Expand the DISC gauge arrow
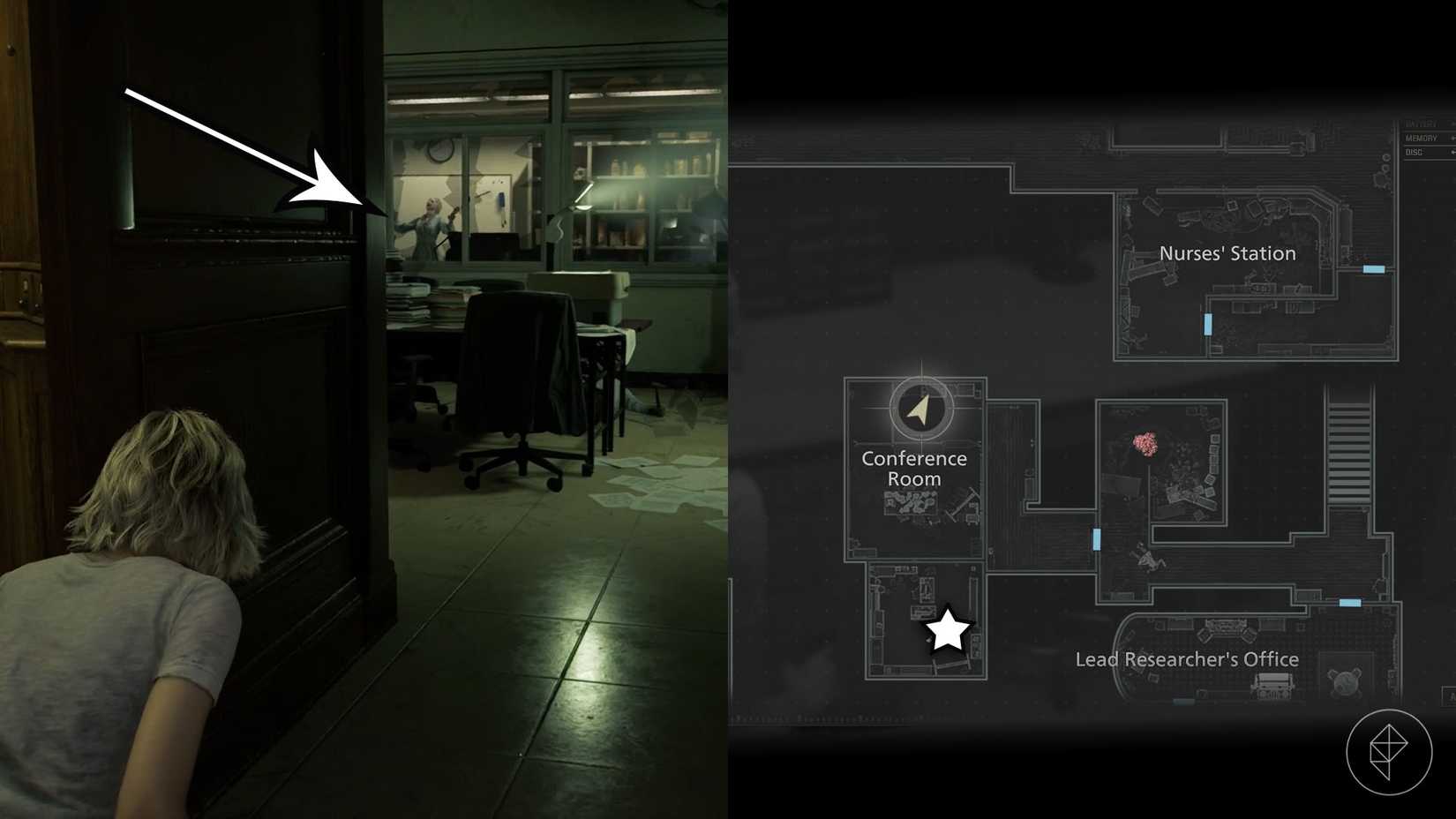 1452,152
